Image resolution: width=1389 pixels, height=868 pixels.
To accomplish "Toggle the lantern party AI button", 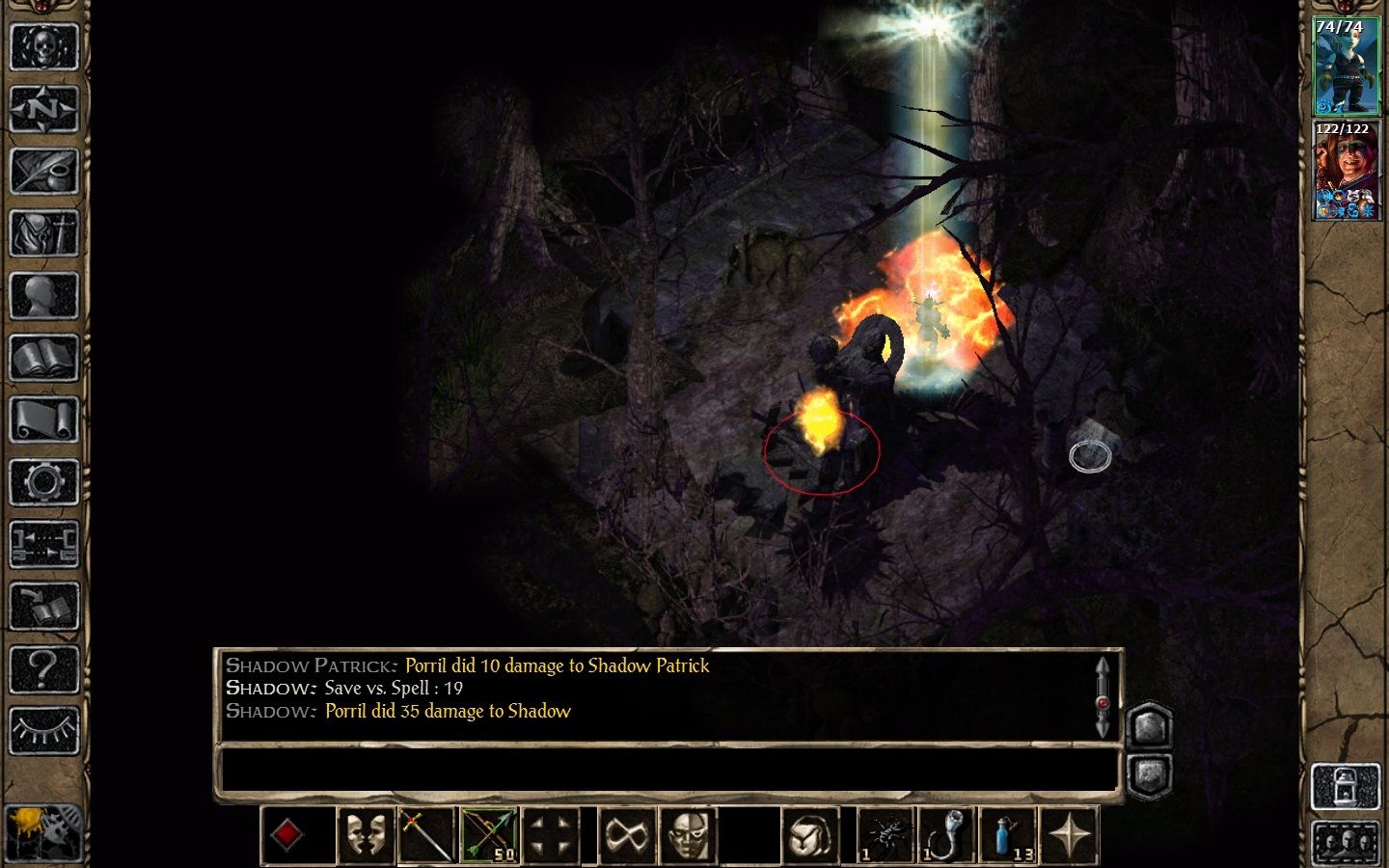I will tap(1347, 786).
